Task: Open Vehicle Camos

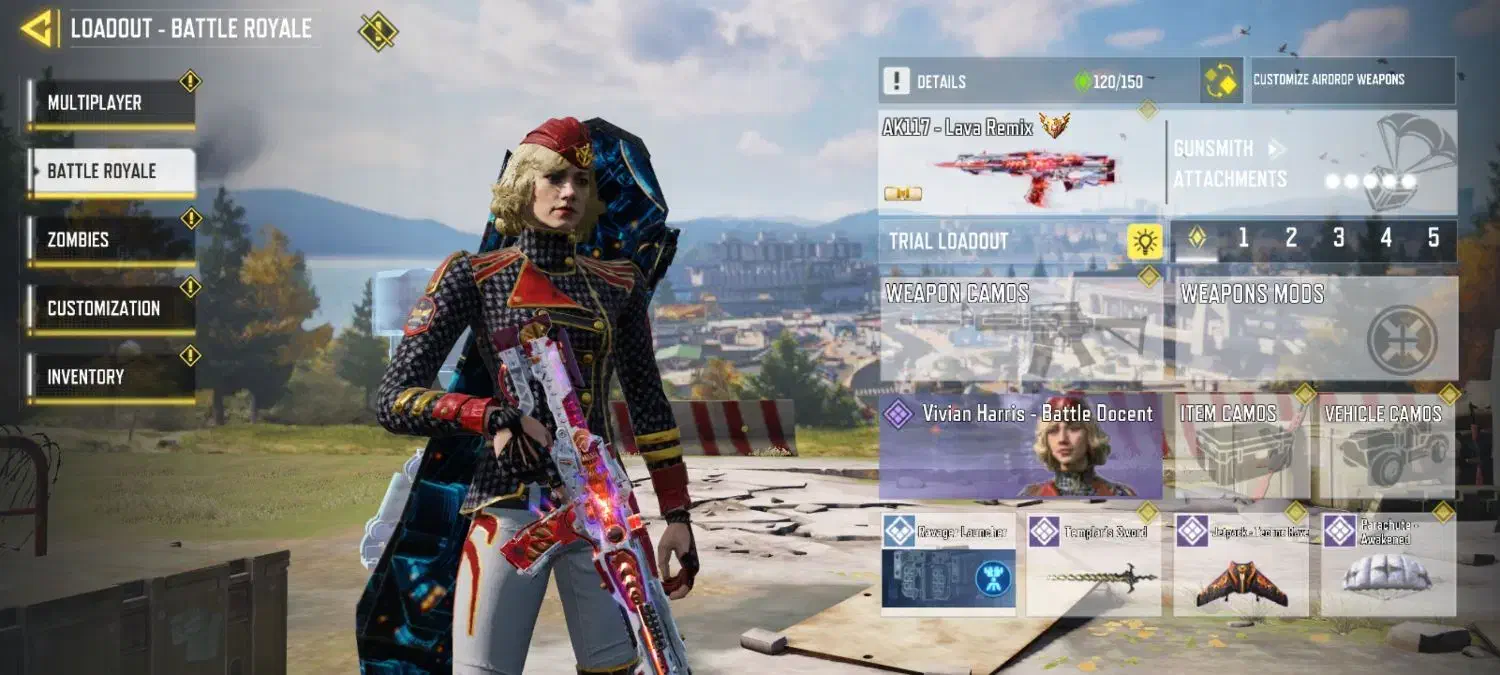Action: 1386,446
